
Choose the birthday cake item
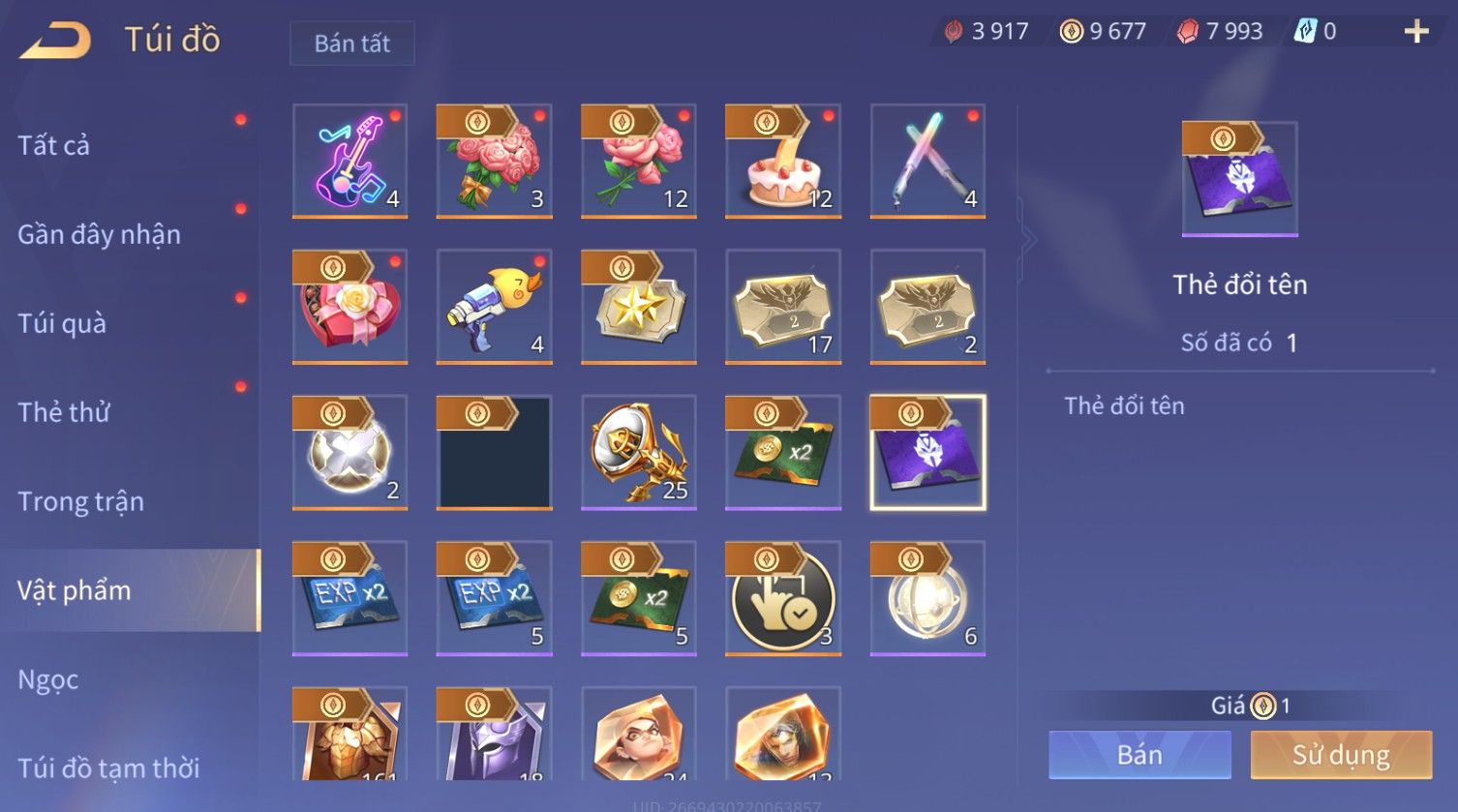point(782,161)
